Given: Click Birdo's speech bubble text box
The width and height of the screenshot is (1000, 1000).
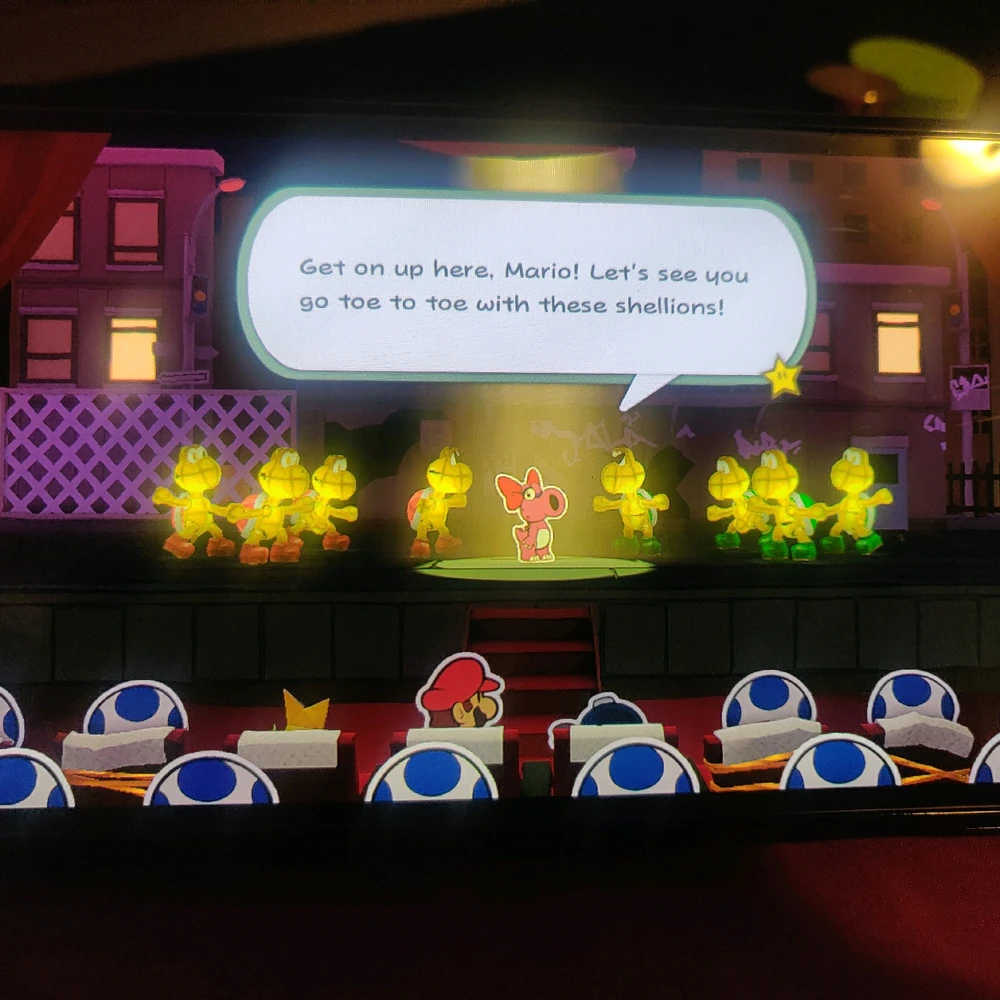Looking at the screenshot, I should coord(524,286).
